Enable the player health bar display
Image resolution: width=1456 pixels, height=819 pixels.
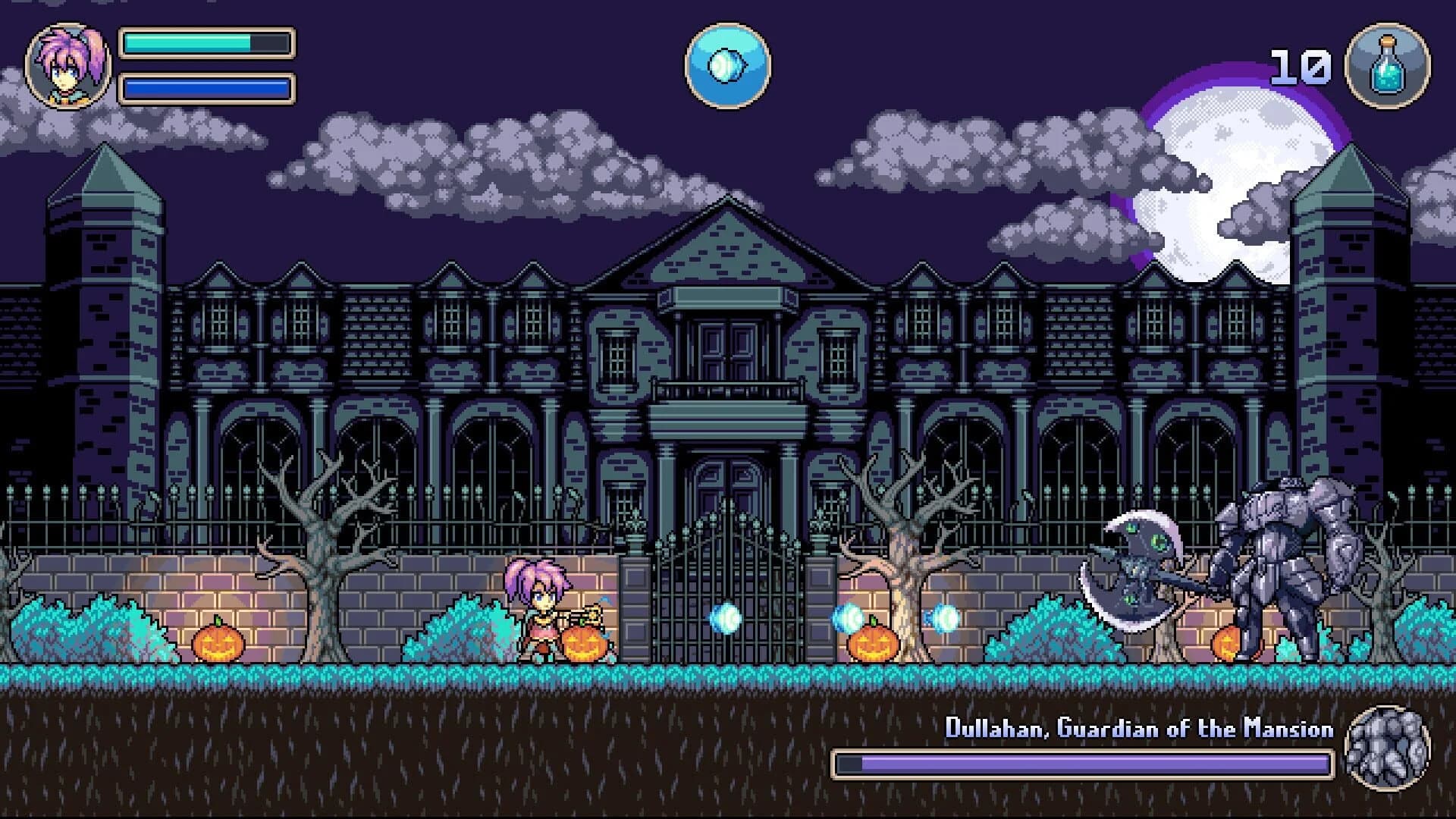205,44
